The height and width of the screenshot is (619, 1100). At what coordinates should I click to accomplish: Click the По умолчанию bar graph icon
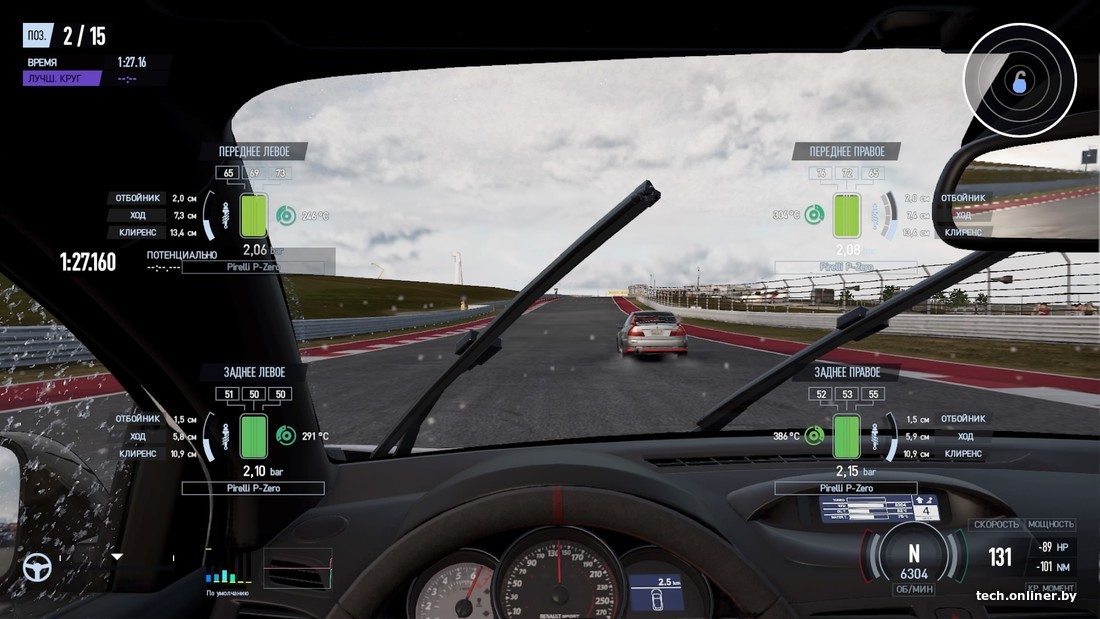[228, 575]
